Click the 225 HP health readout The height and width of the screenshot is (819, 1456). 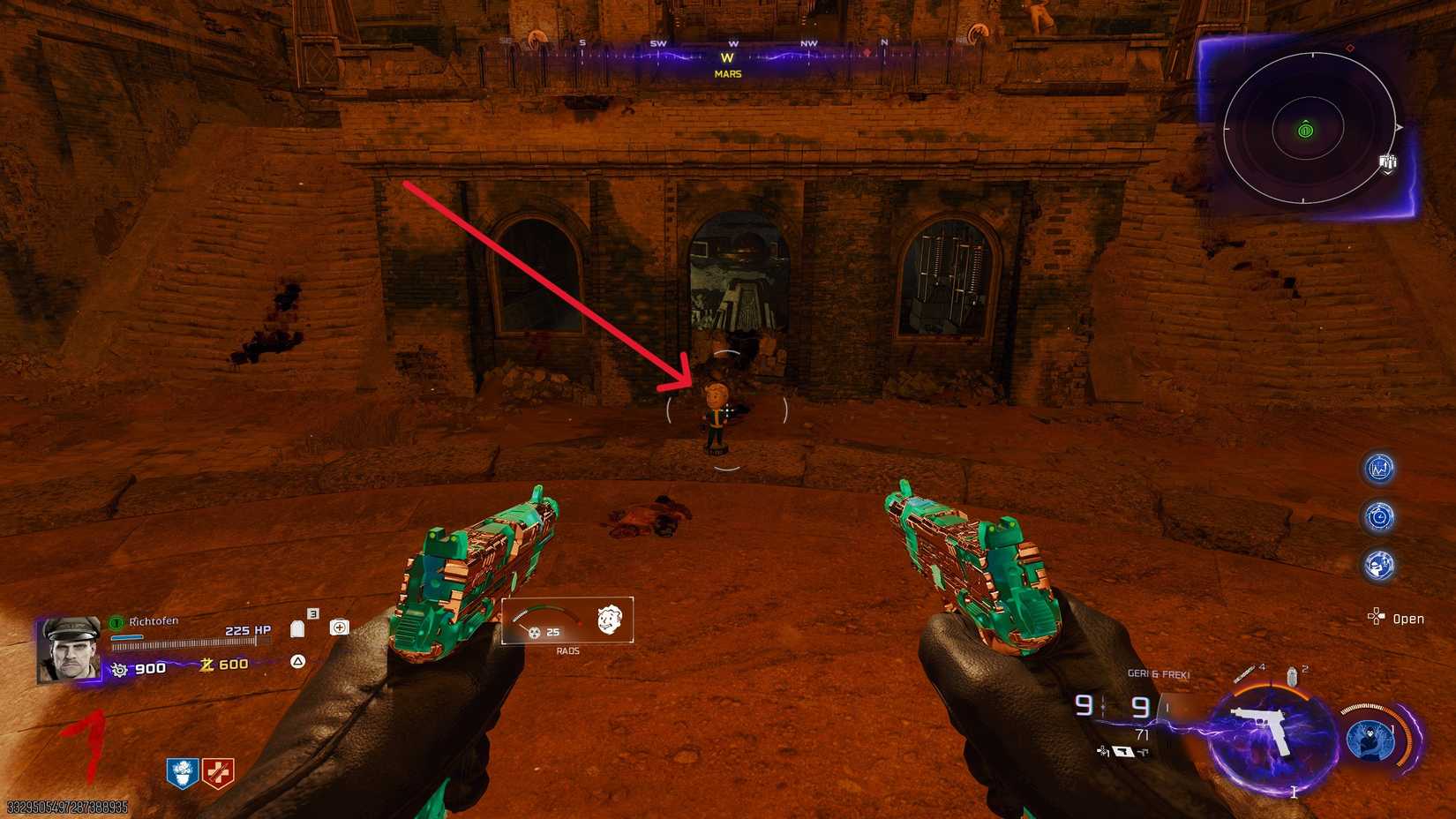coord(247,629)
